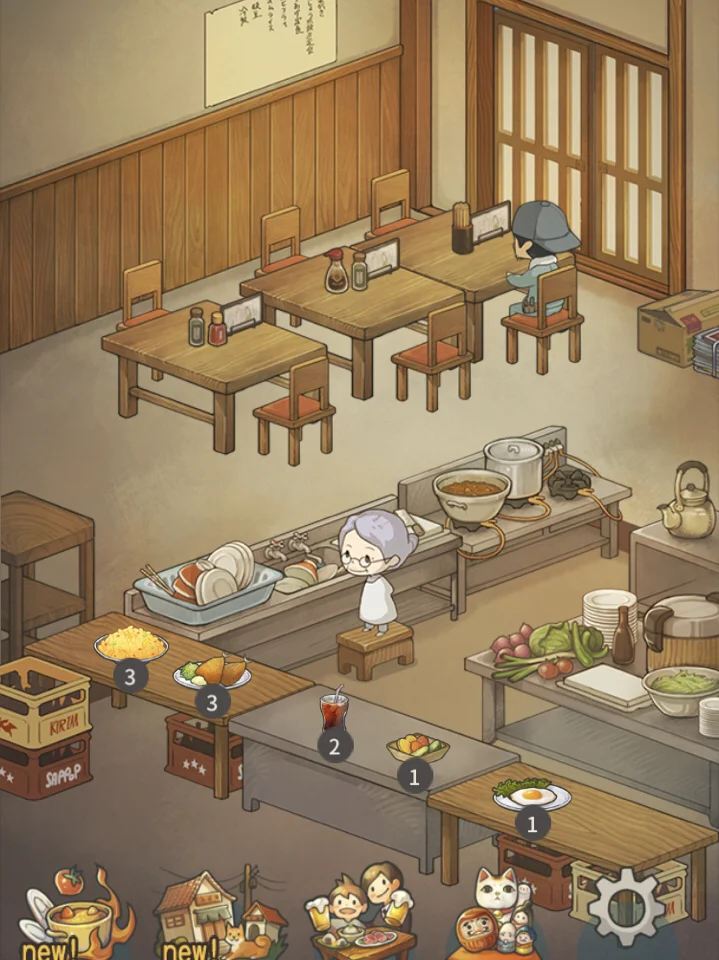Select the iced cola drink stock
Screen dimensions: 719x960
333,712
